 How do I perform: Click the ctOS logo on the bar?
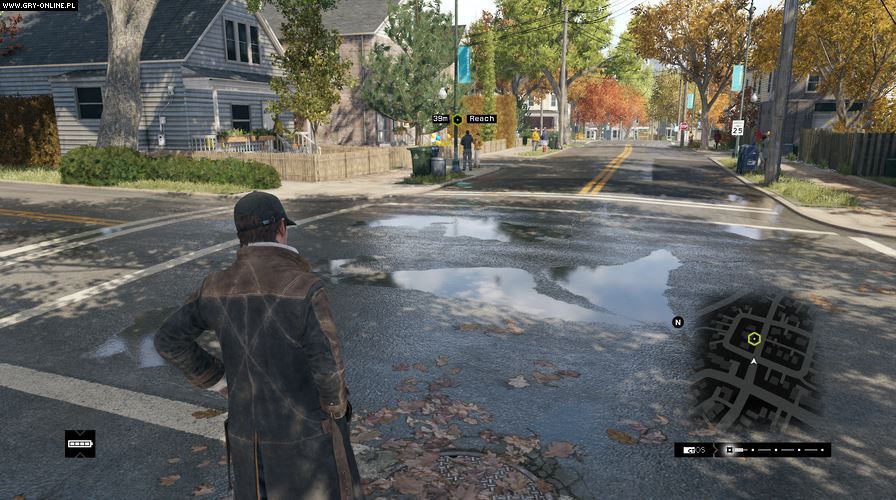[x=695, y=450]
